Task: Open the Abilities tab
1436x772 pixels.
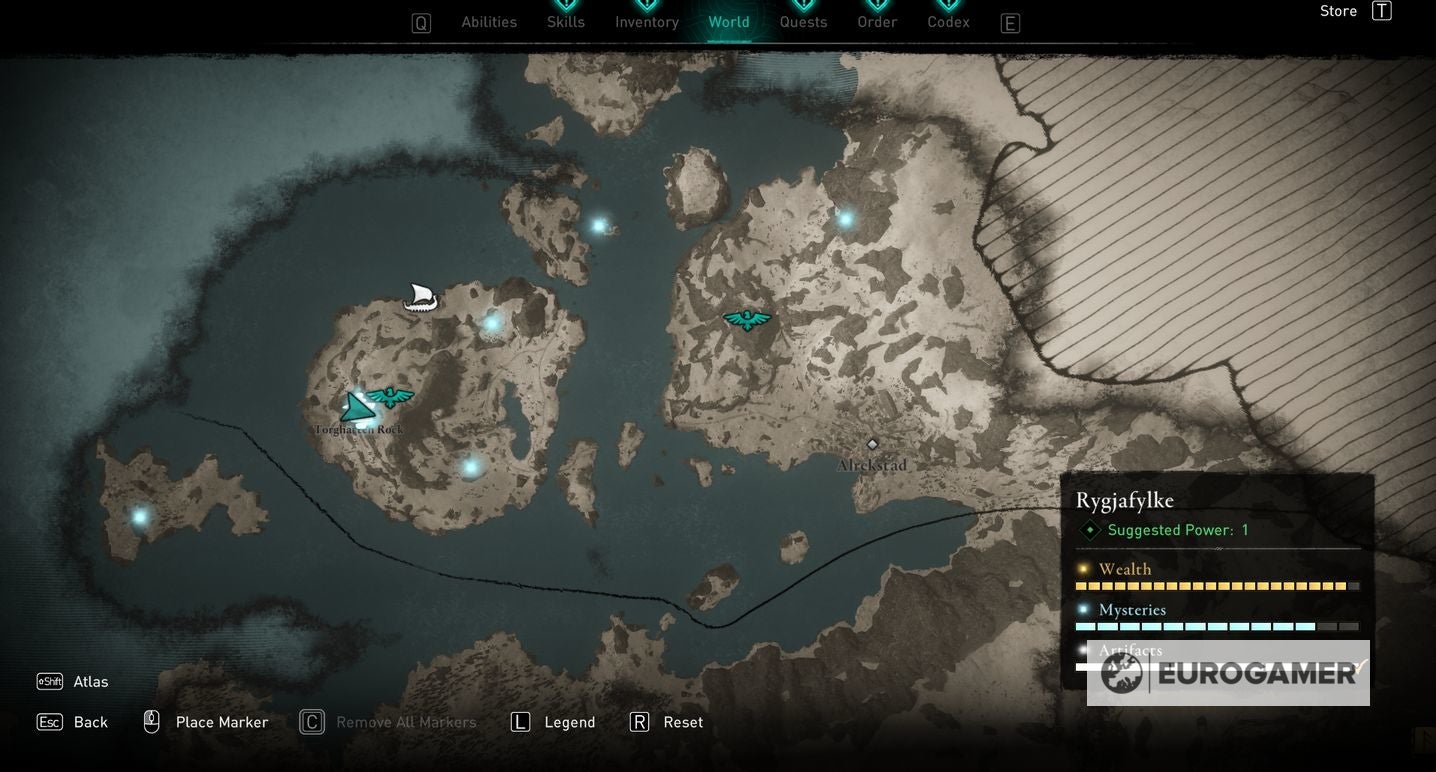Action: click(x=489, y=22)
